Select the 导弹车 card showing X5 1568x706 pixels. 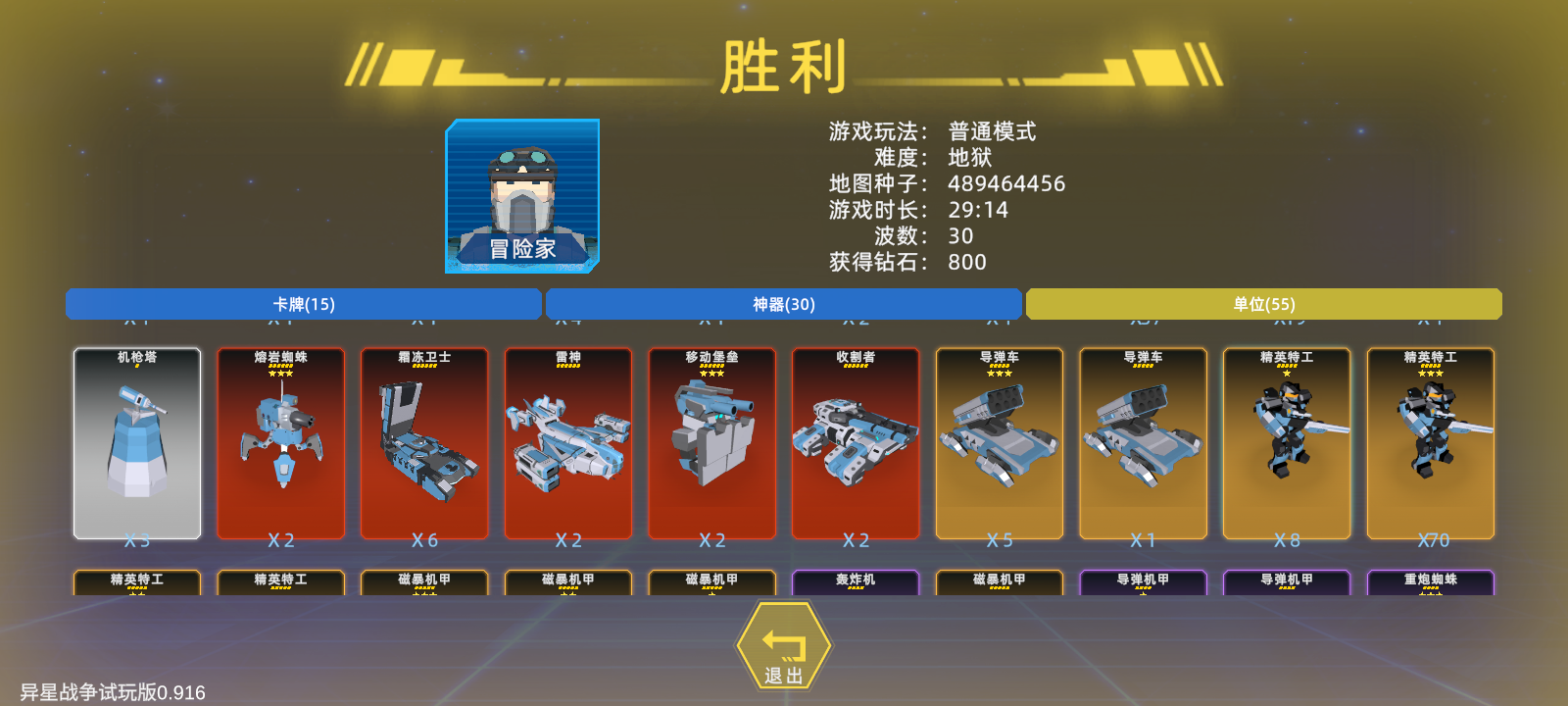pyautogui.click(x=999, y=443)
